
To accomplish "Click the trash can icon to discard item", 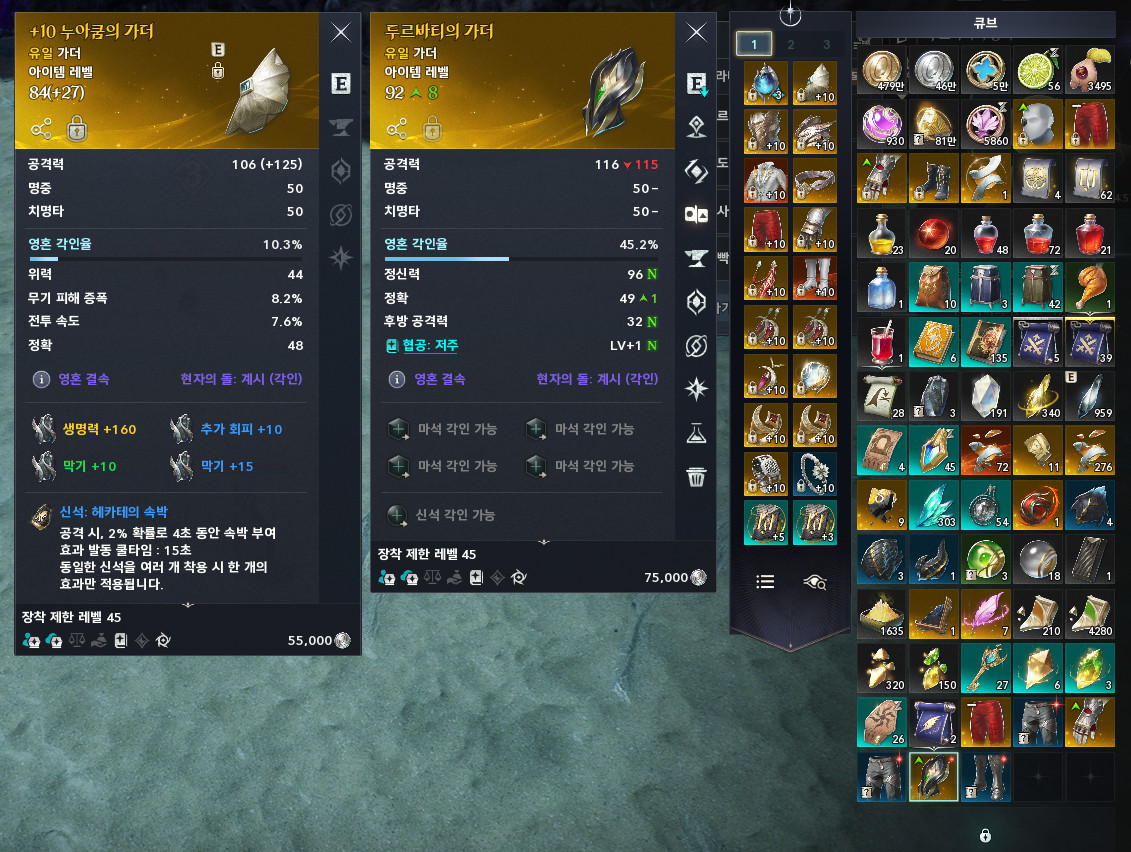I will [697, 476].
